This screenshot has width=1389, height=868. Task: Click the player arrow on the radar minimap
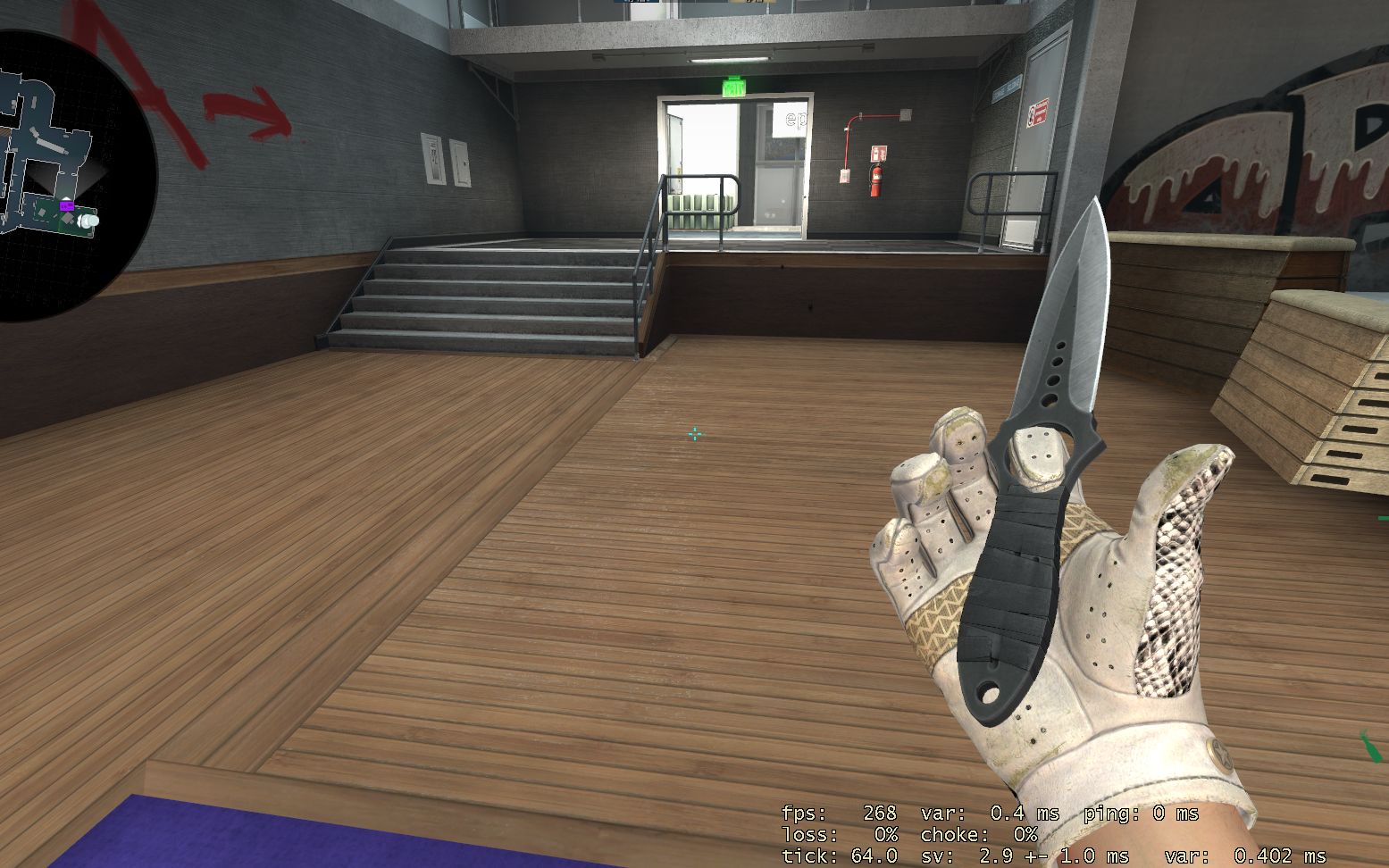(x=66, y=197)
